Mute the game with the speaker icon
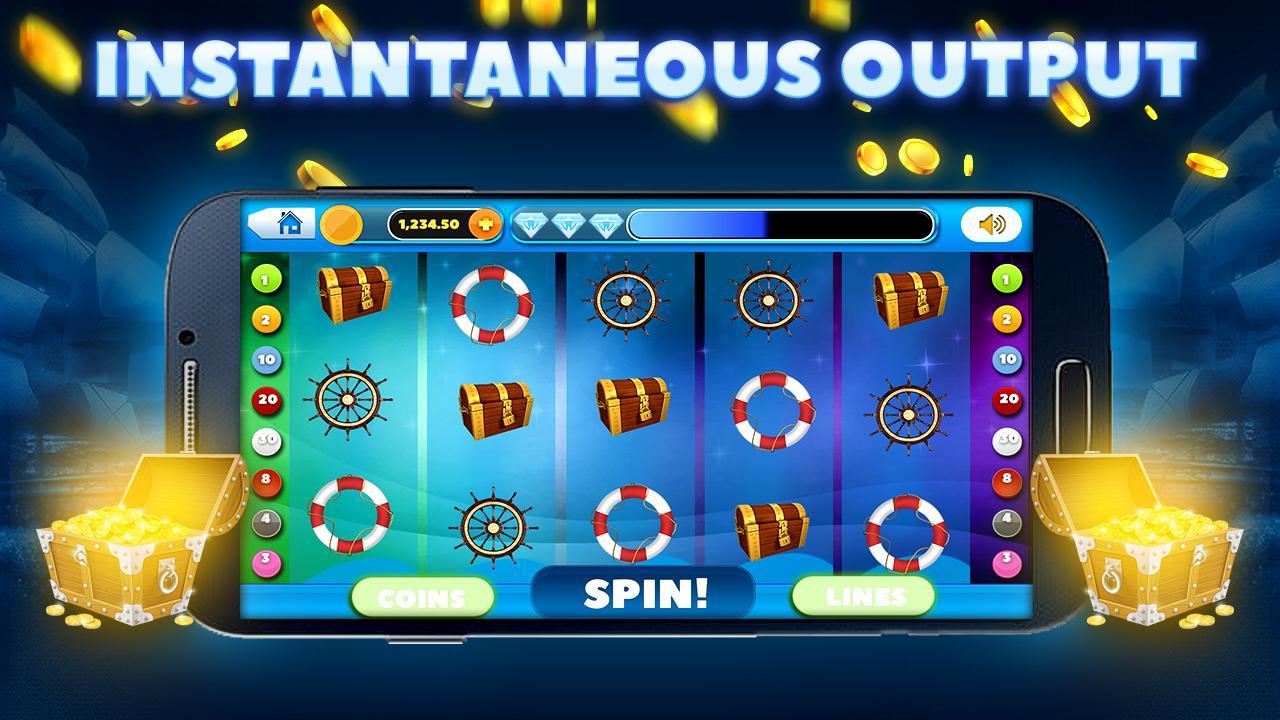Image resolution: width=1280 pixels, height=720 pixels. (991, 224)
